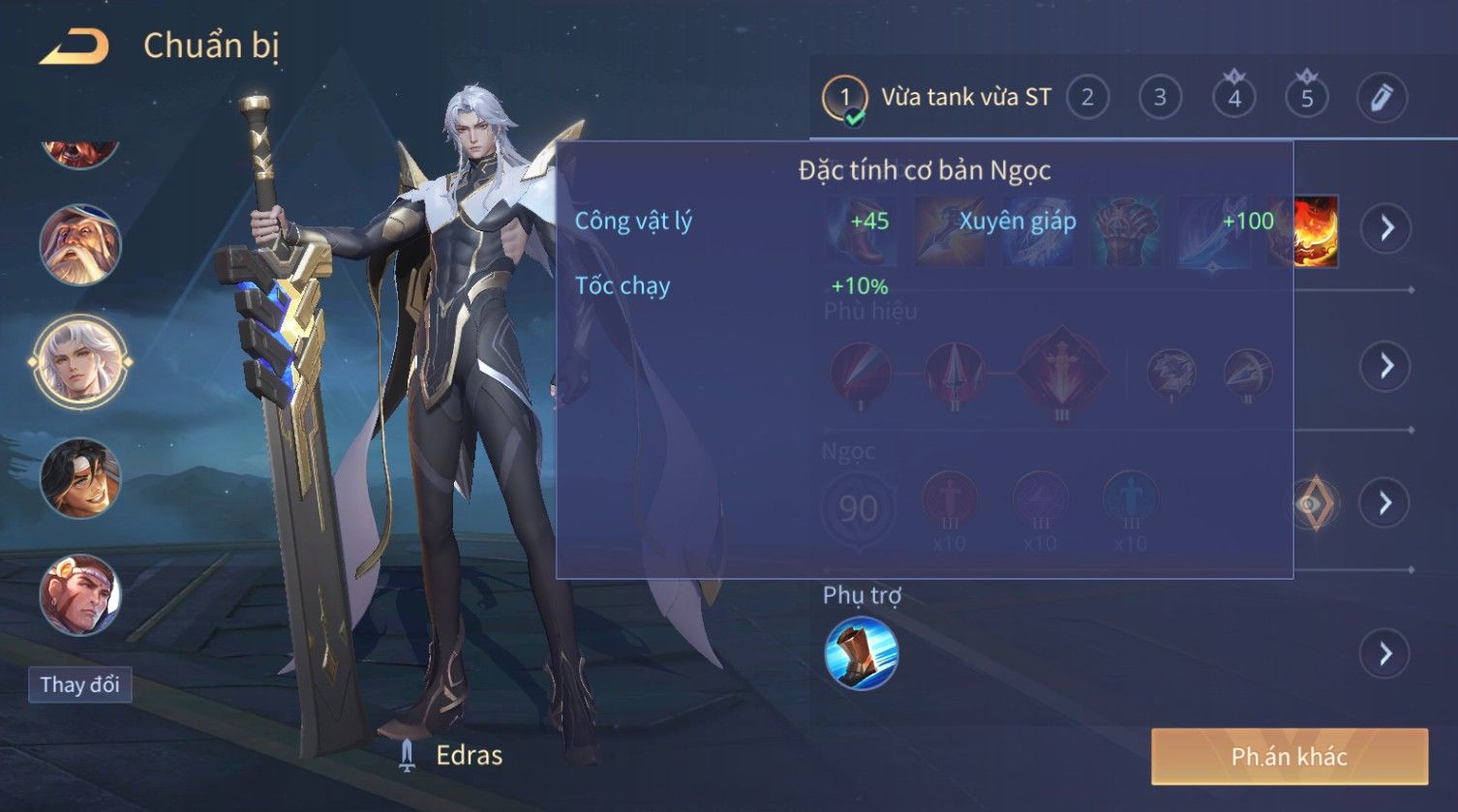Click the Thay đổi hero button

tap(79, 685)
